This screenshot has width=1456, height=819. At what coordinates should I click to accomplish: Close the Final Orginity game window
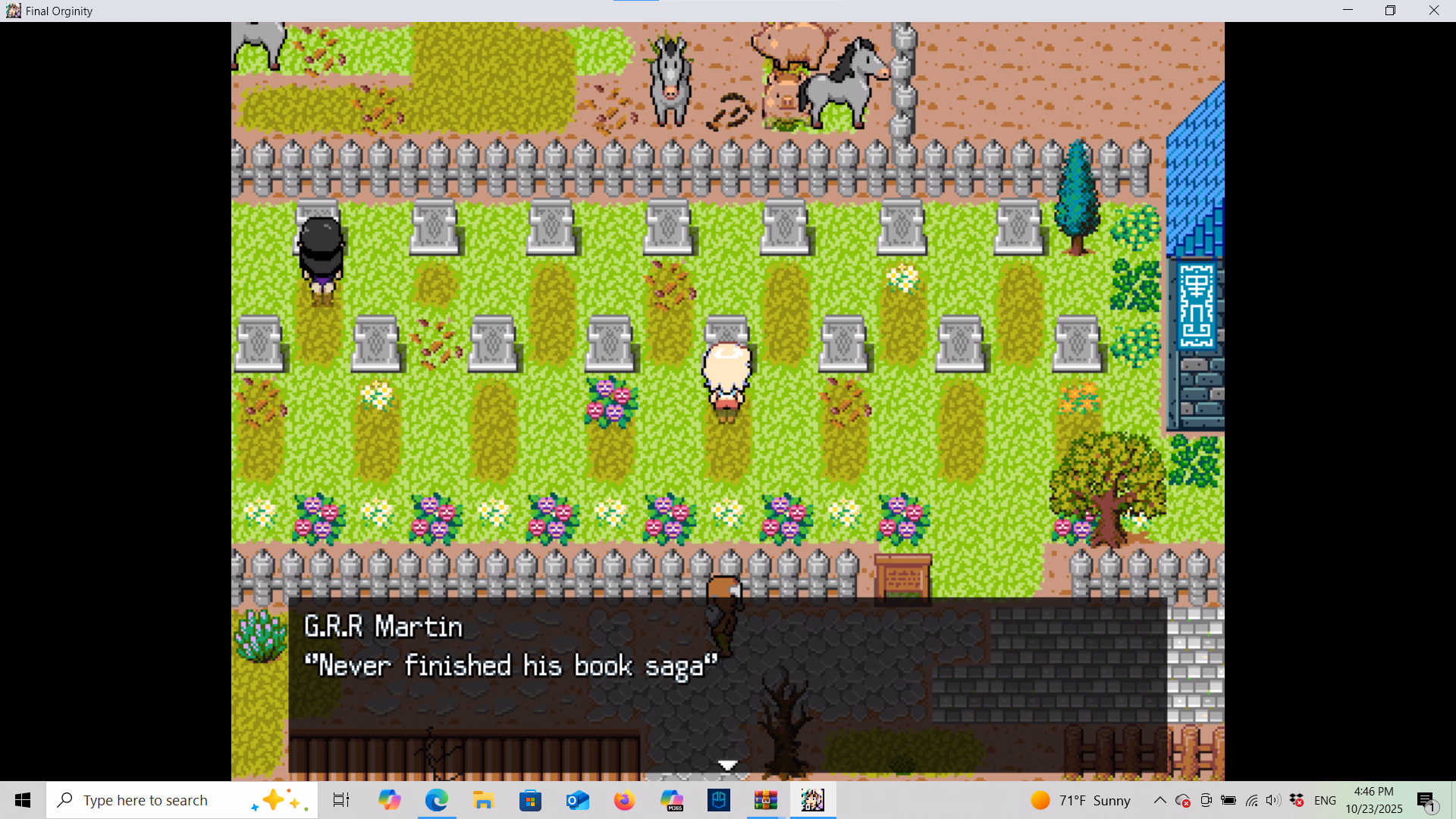click(x=1433, y=11)
